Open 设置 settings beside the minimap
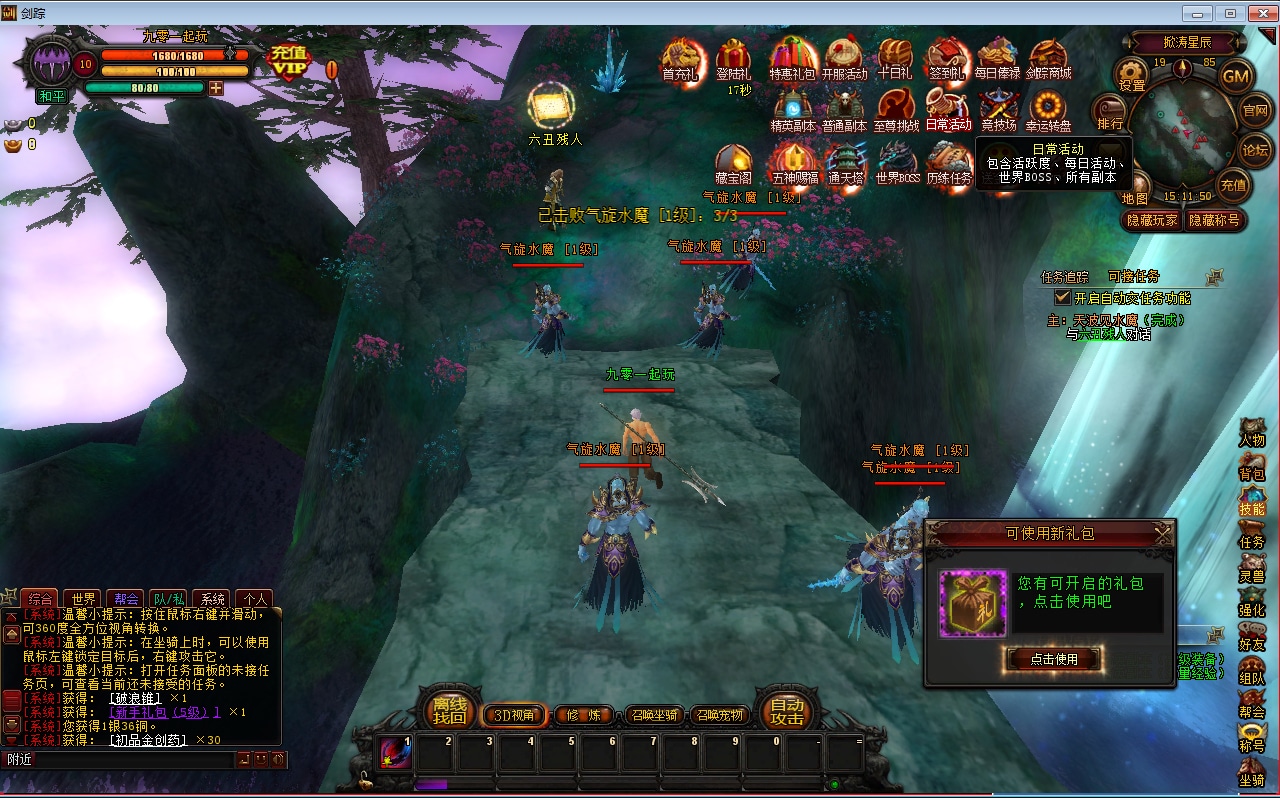The height and width of the screenshot is (798, 1280). 1132,75
